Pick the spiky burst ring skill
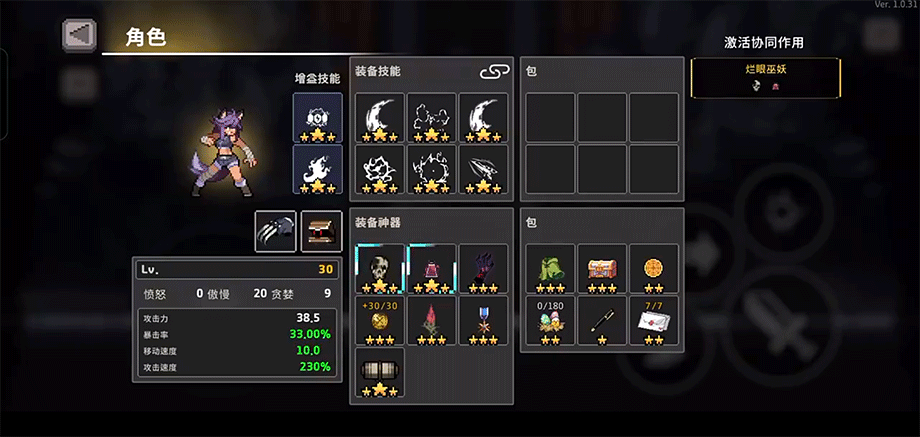Viewport: 920px width, 437px height. [x=432, y=169]
